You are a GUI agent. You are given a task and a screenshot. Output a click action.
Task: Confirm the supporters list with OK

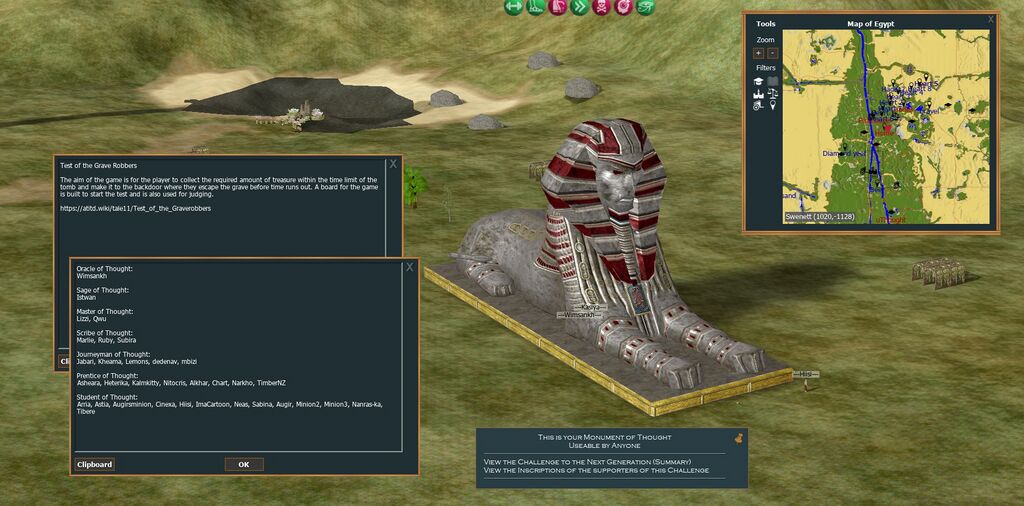[244, 464]
